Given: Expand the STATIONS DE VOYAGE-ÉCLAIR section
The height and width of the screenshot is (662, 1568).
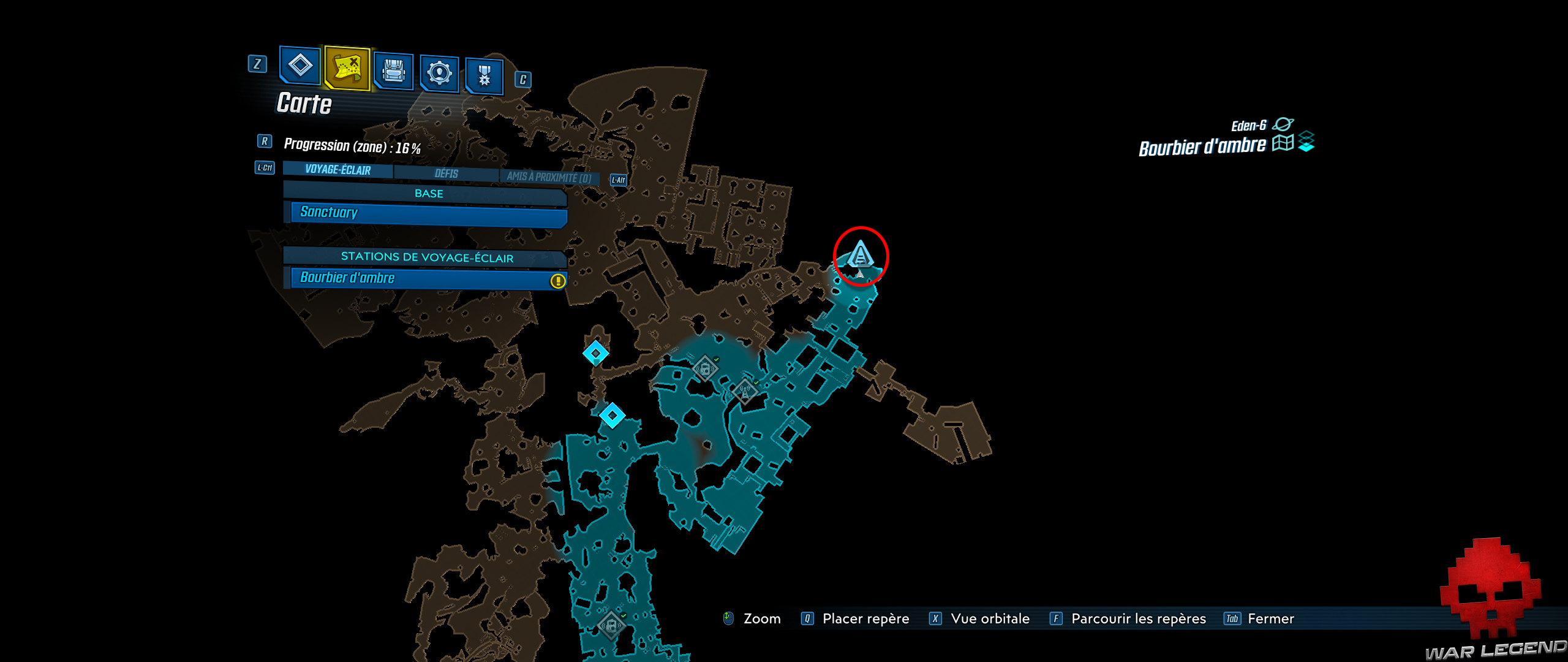Looking at the screenshot, I should tap(427, 258).
